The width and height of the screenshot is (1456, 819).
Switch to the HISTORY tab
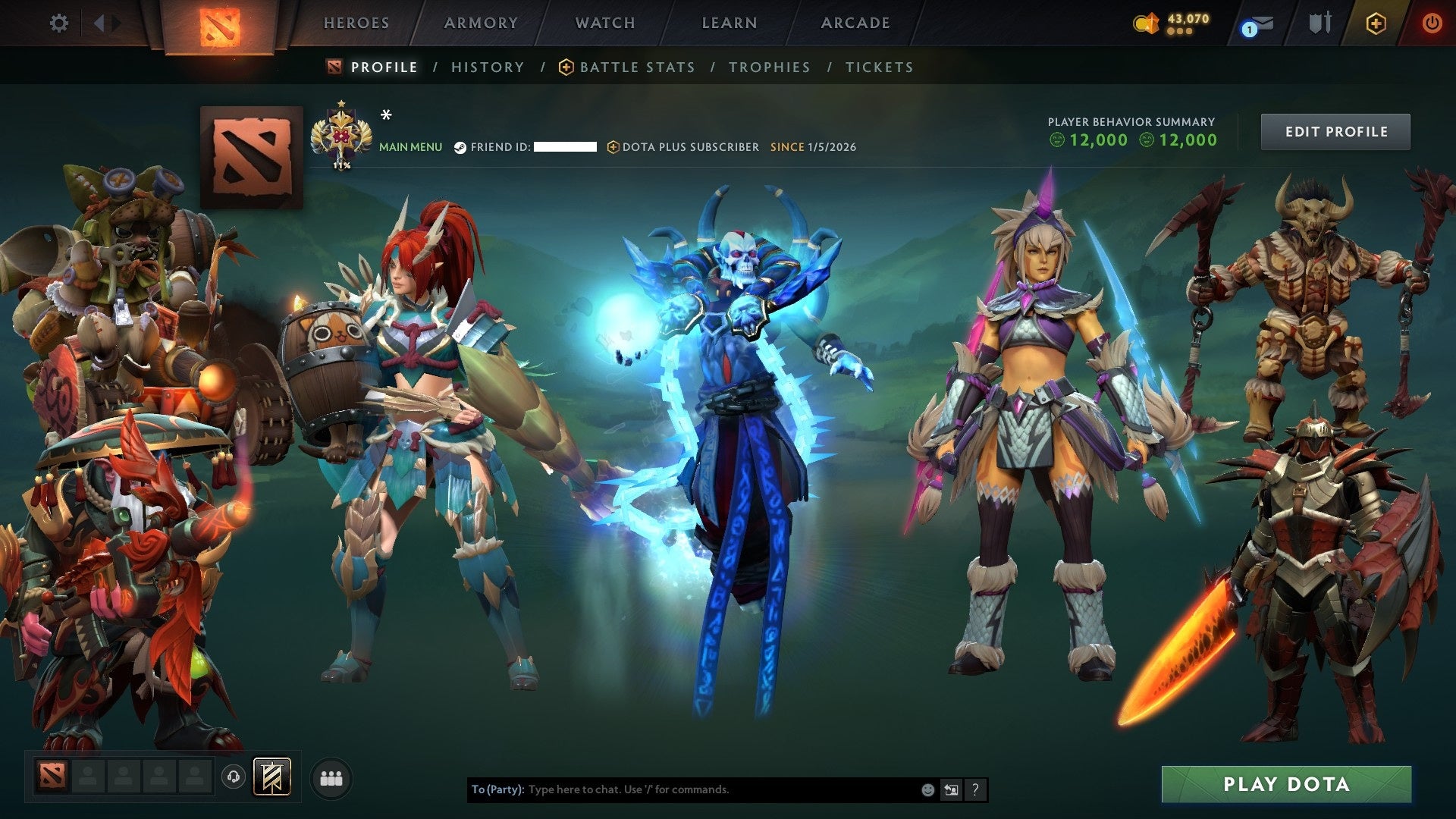coord(487,67)
